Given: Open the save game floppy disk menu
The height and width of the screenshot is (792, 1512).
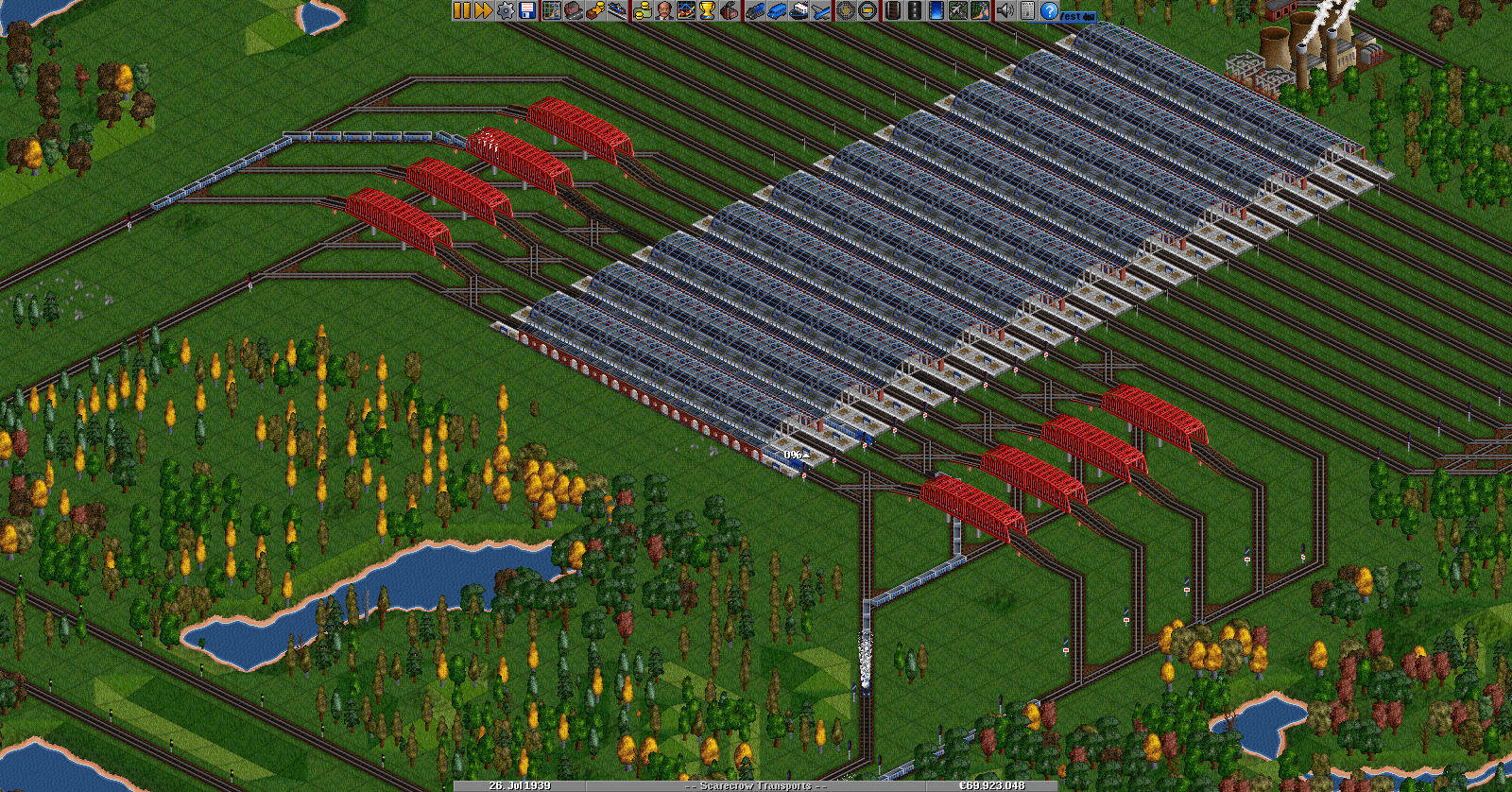Looking at the screenshot, I should 527,10.
